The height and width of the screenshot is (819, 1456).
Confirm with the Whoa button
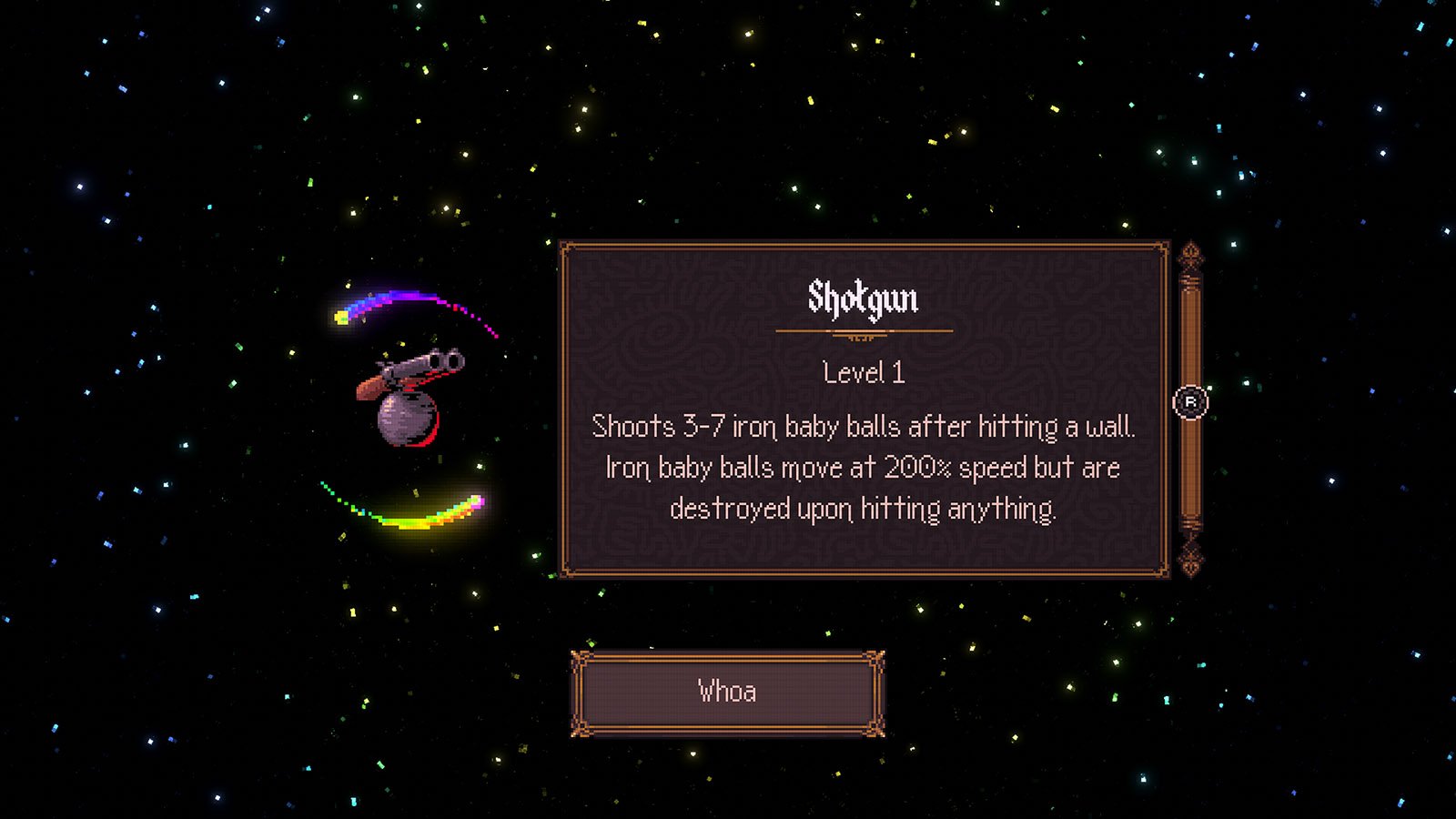727,693
